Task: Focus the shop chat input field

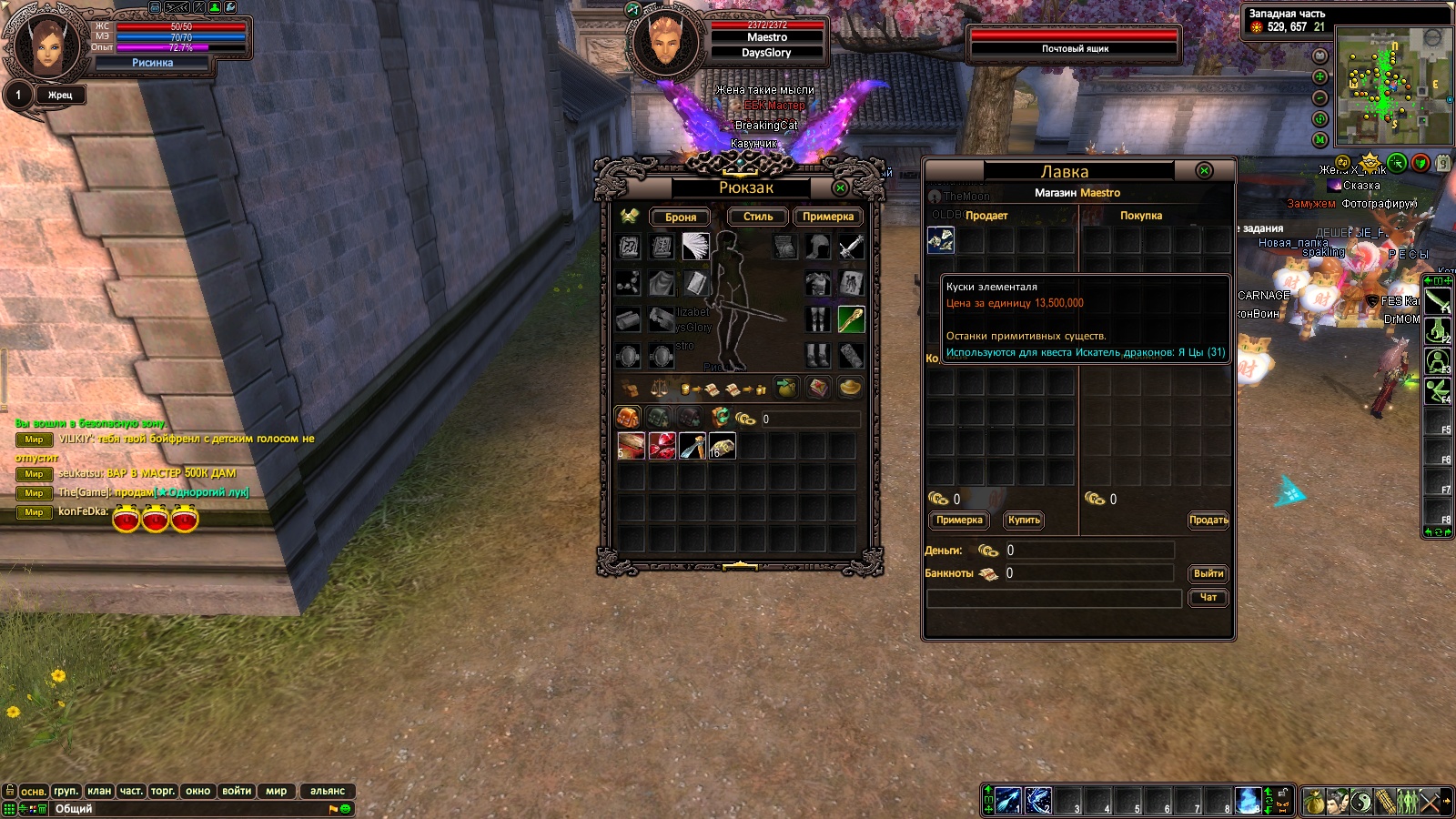Action: pos(1054,598)
